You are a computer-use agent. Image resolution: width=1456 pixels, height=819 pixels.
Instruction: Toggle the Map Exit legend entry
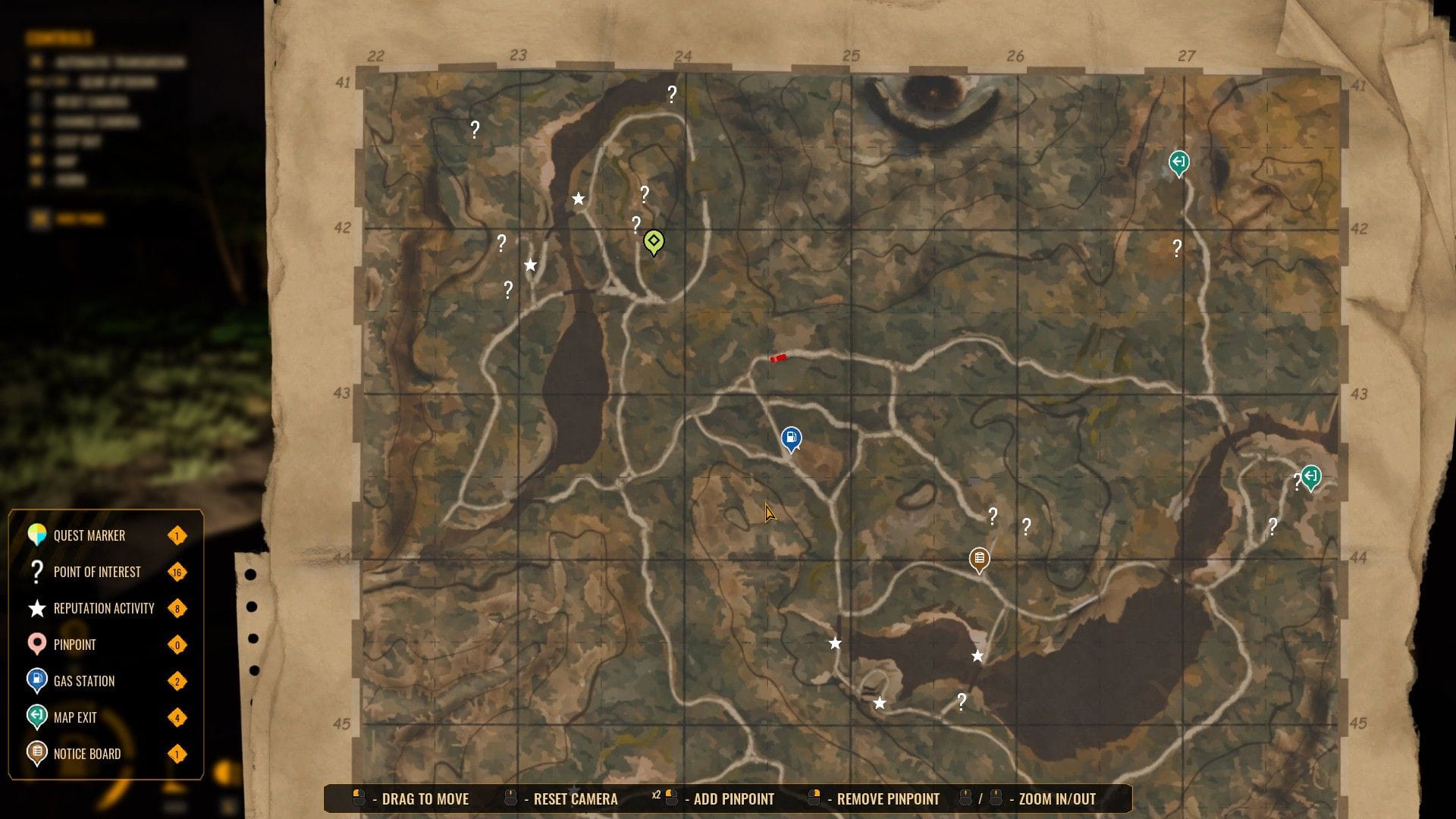[75, 717]
